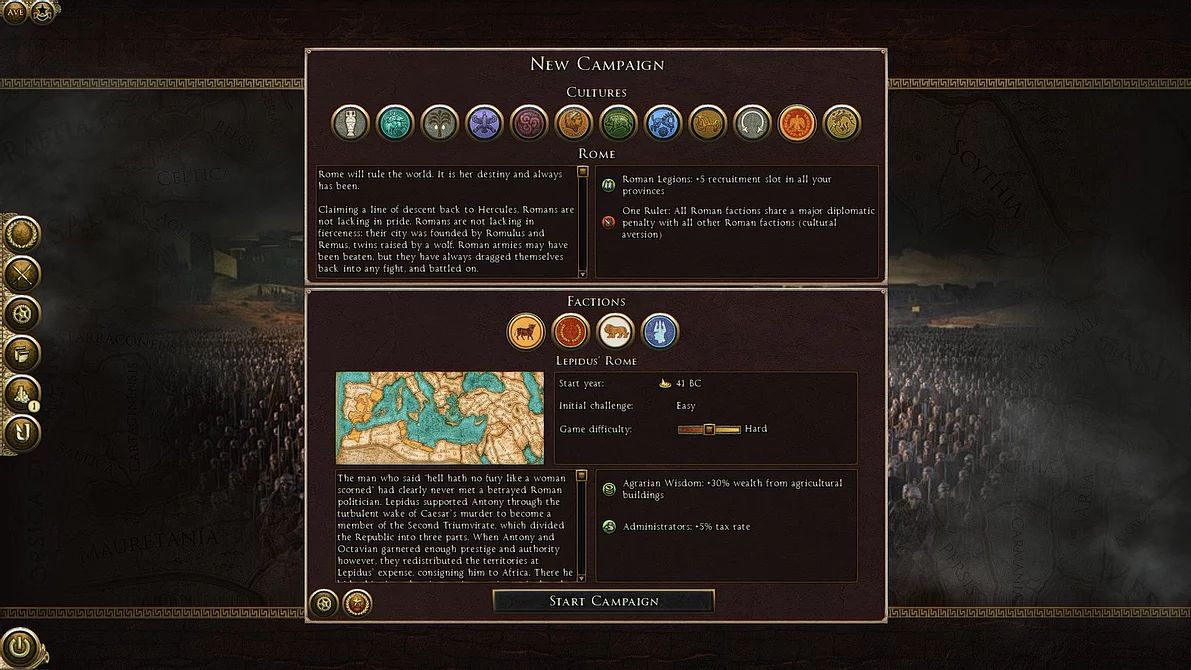1191x670 pixels.
Task: Open the sidebar icon with notification badge
Action: [x=21, y=394]
